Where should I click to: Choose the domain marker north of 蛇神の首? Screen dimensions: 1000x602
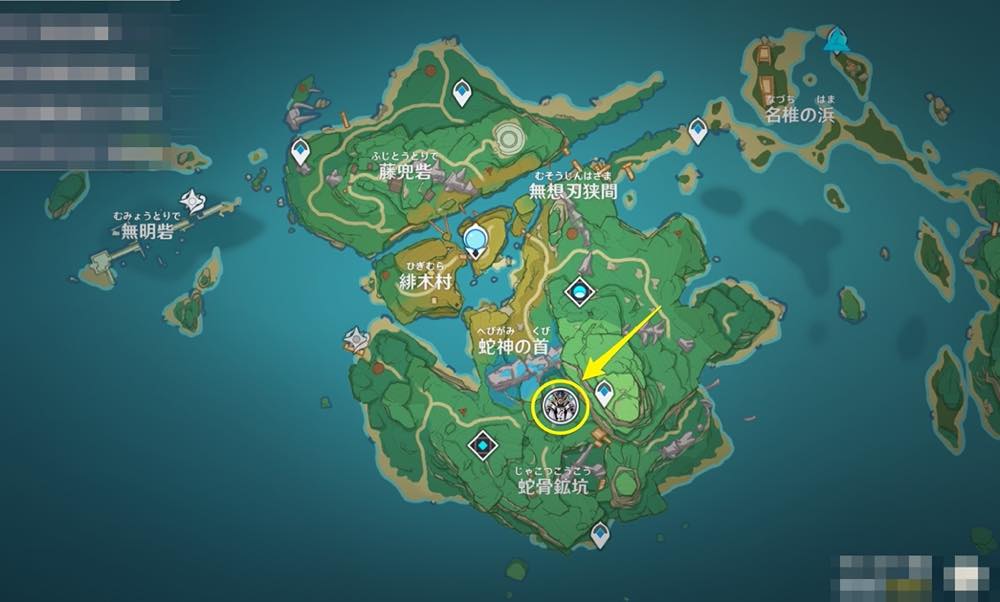coord(580,292)
